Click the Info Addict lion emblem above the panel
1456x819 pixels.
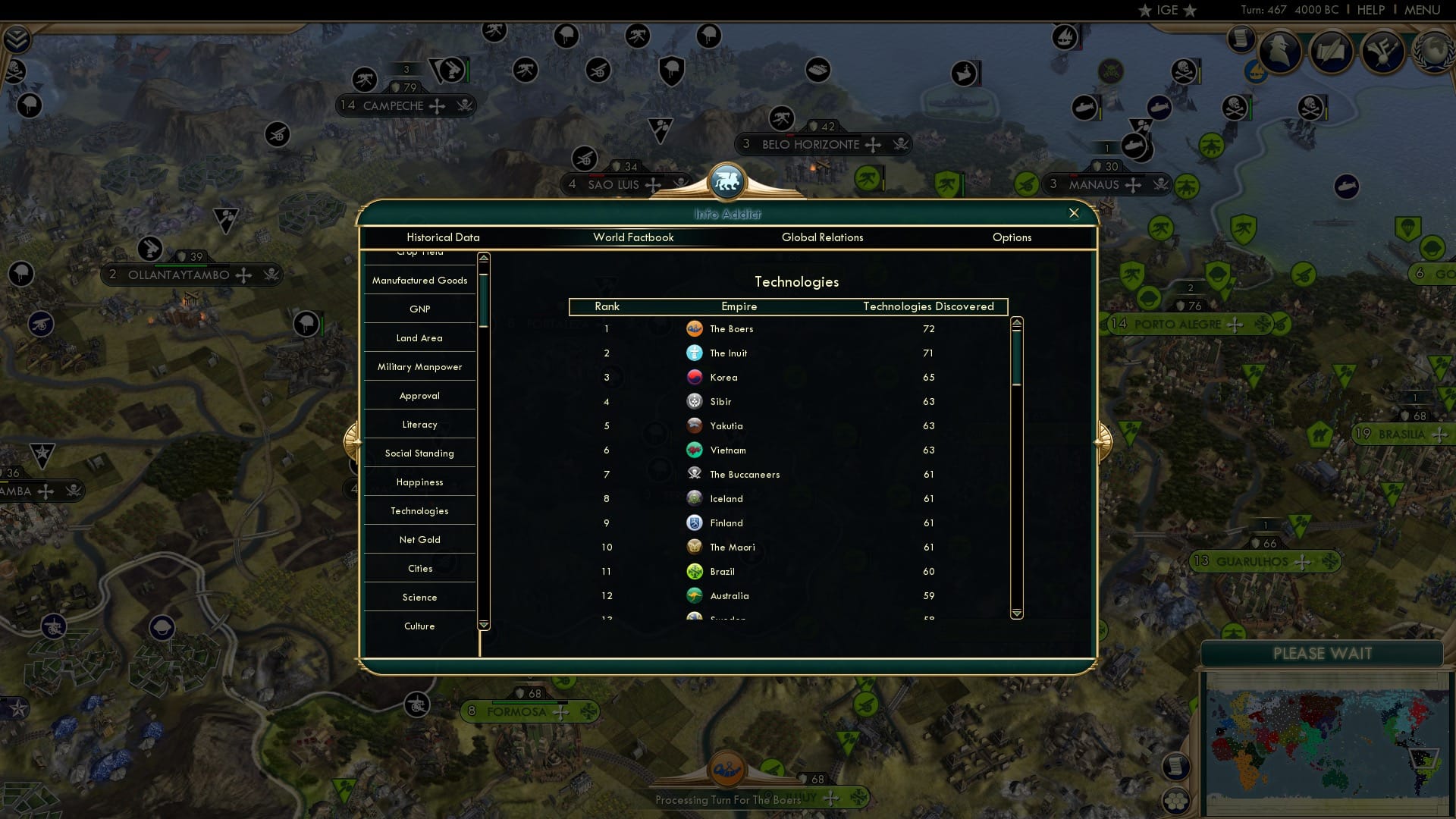pos(727,180)
